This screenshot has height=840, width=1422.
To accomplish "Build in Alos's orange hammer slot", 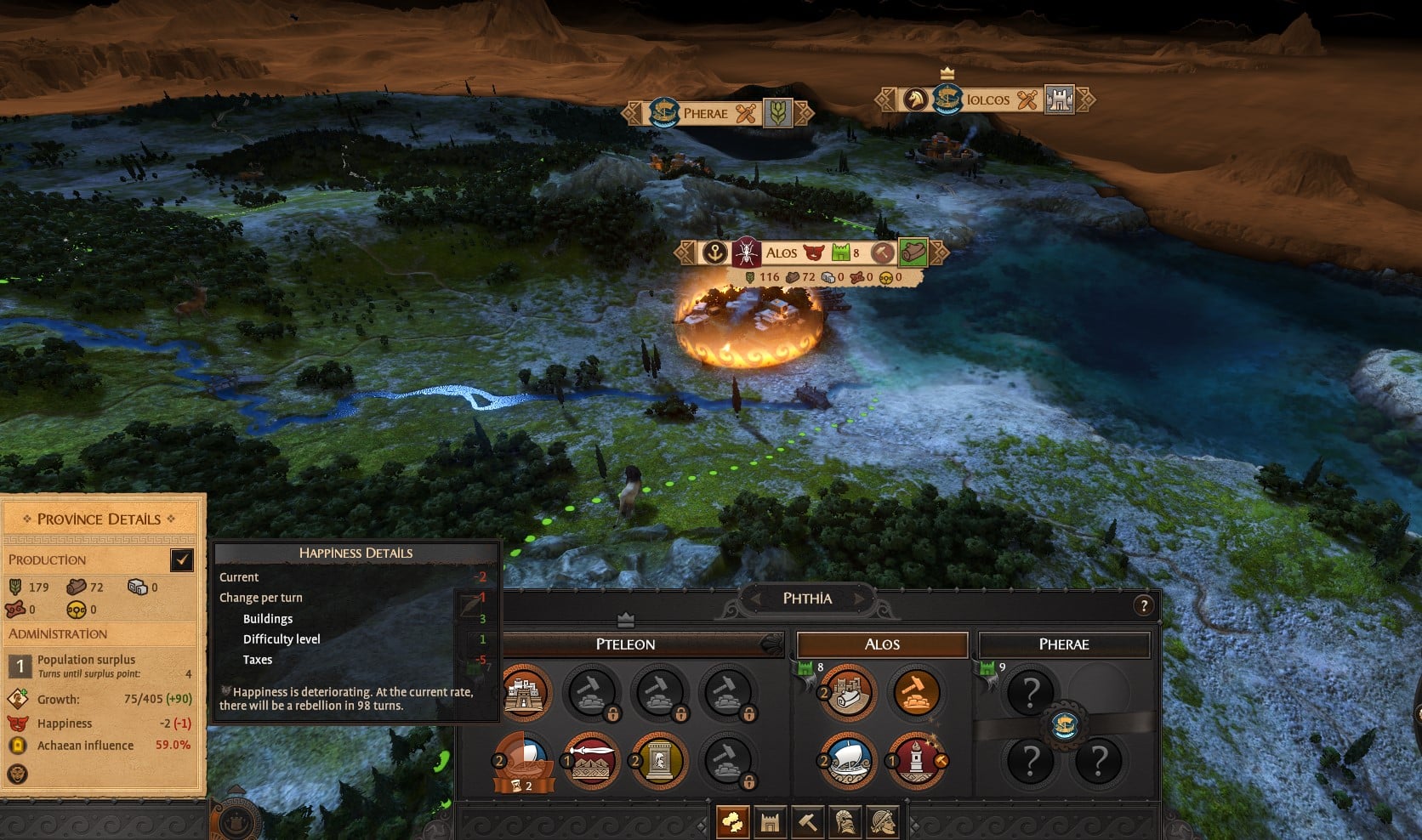I will [916, 693].
